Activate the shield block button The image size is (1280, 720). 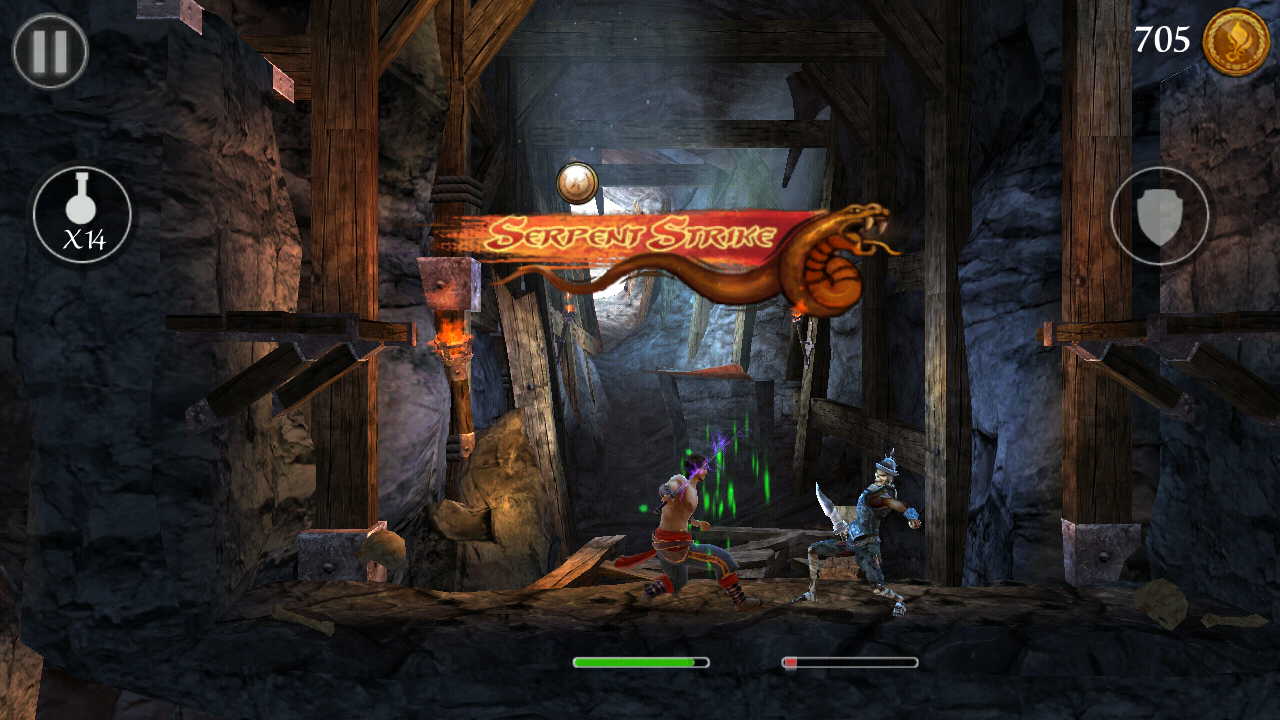(1159, 216)
